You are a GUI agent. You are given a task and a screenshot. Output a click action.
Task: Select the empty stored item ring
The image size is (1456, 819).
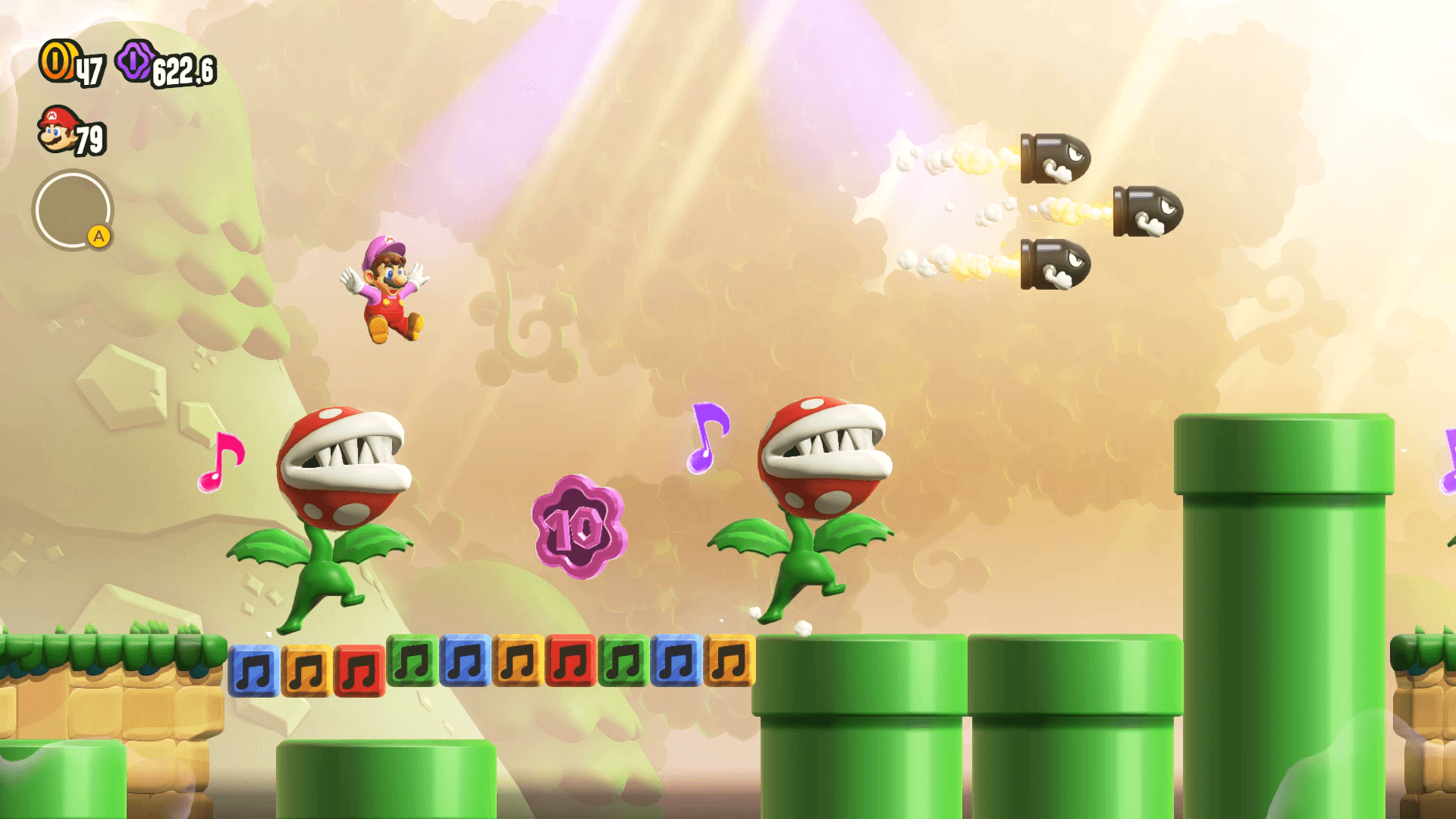coord(72,210)
